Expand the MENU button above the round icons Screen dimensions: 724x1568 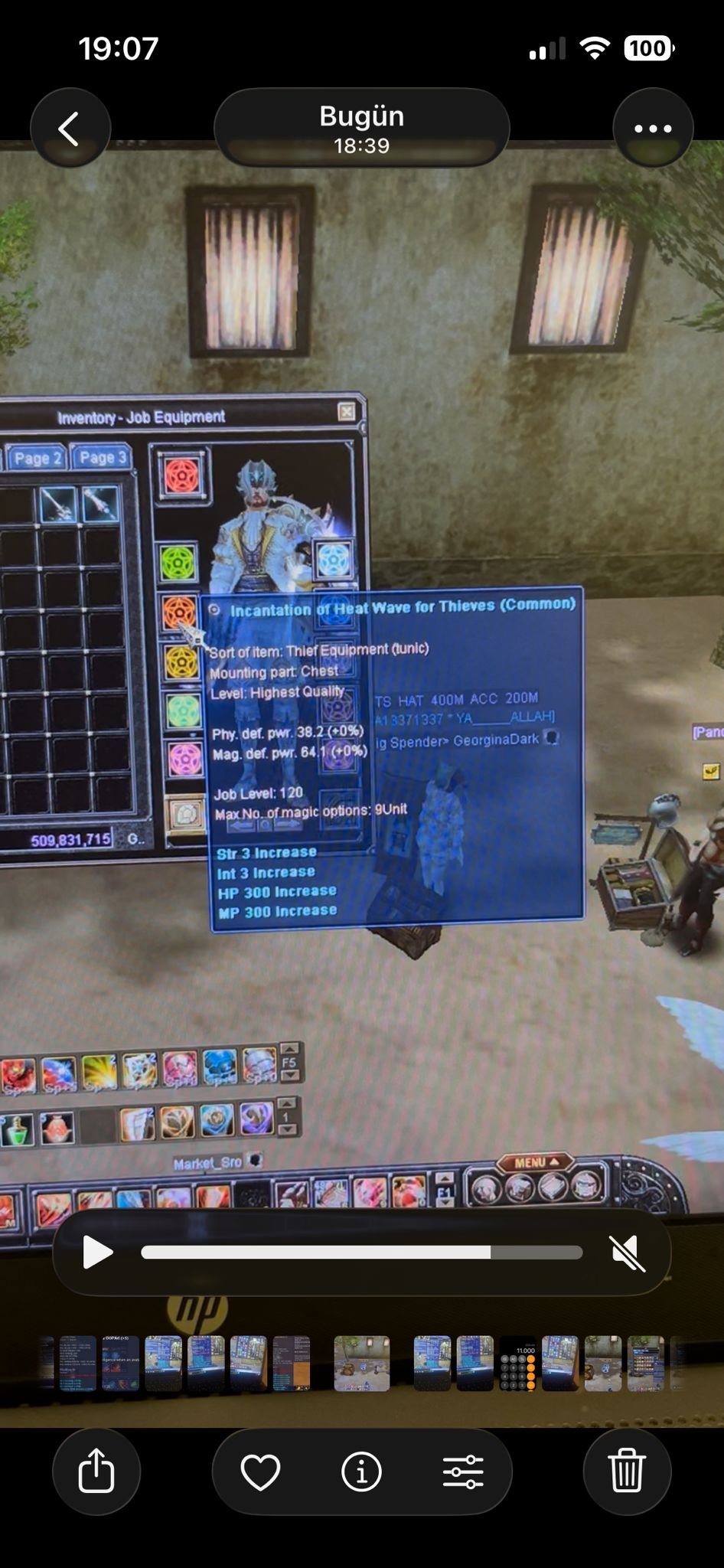pyautogui.click(x=535, y=1162)
